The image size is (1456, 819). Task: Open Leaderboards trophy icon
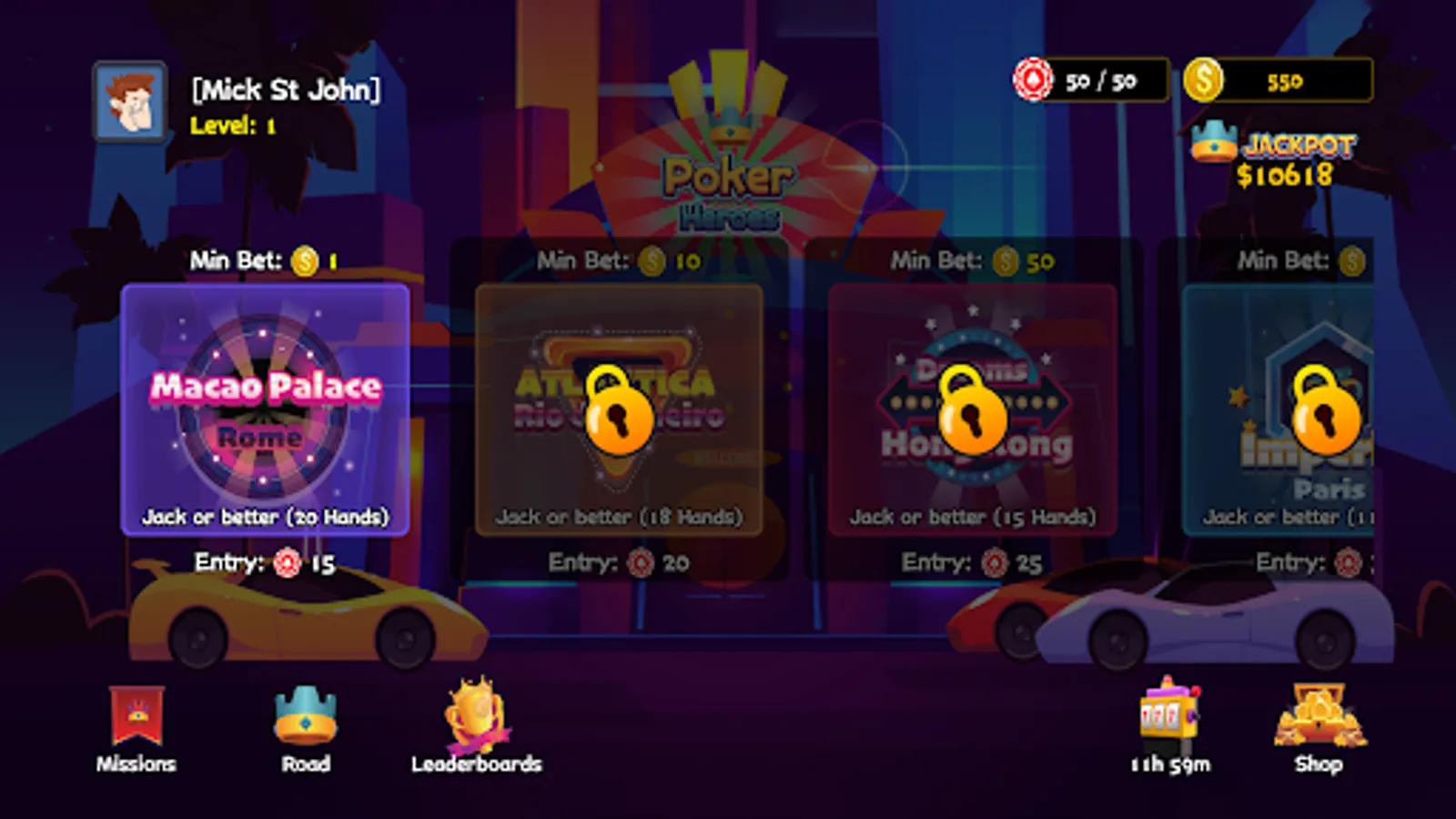point(473,714)
